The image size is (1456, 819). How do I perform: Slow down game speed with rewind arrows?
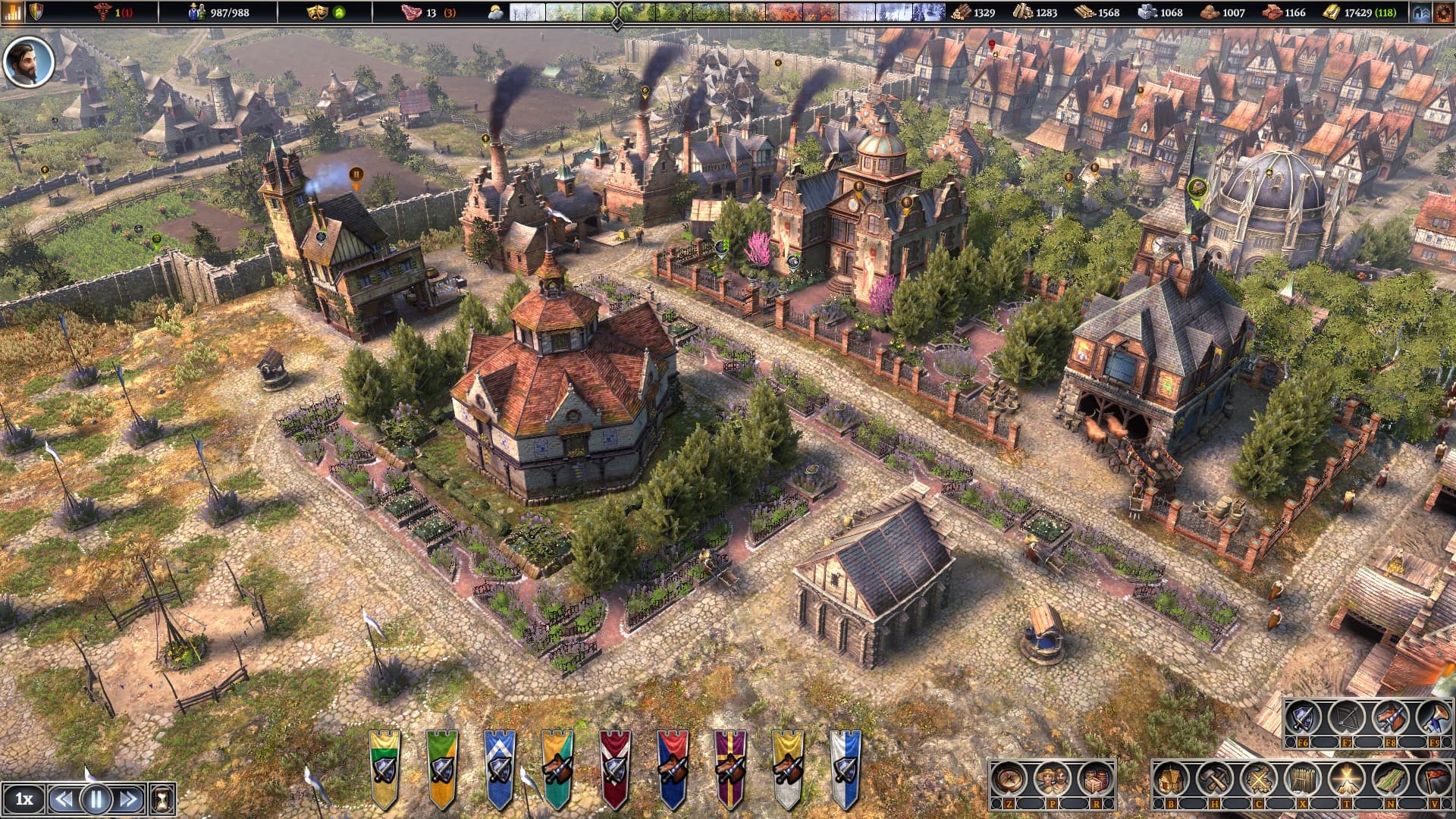[x=64, y=799]
